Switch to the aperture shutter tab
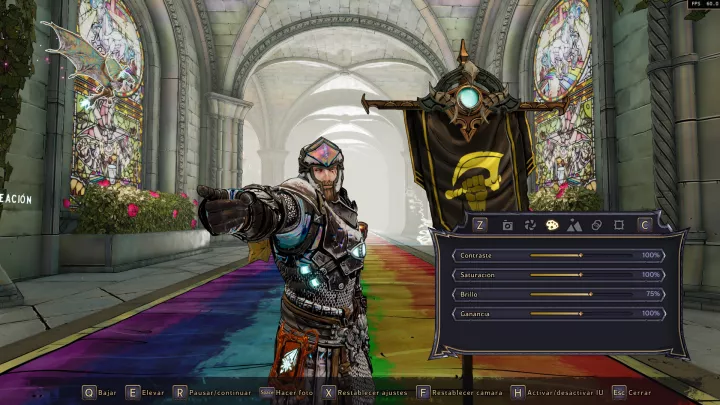Screen dimensions: 720x405 [x=529, y=226]
